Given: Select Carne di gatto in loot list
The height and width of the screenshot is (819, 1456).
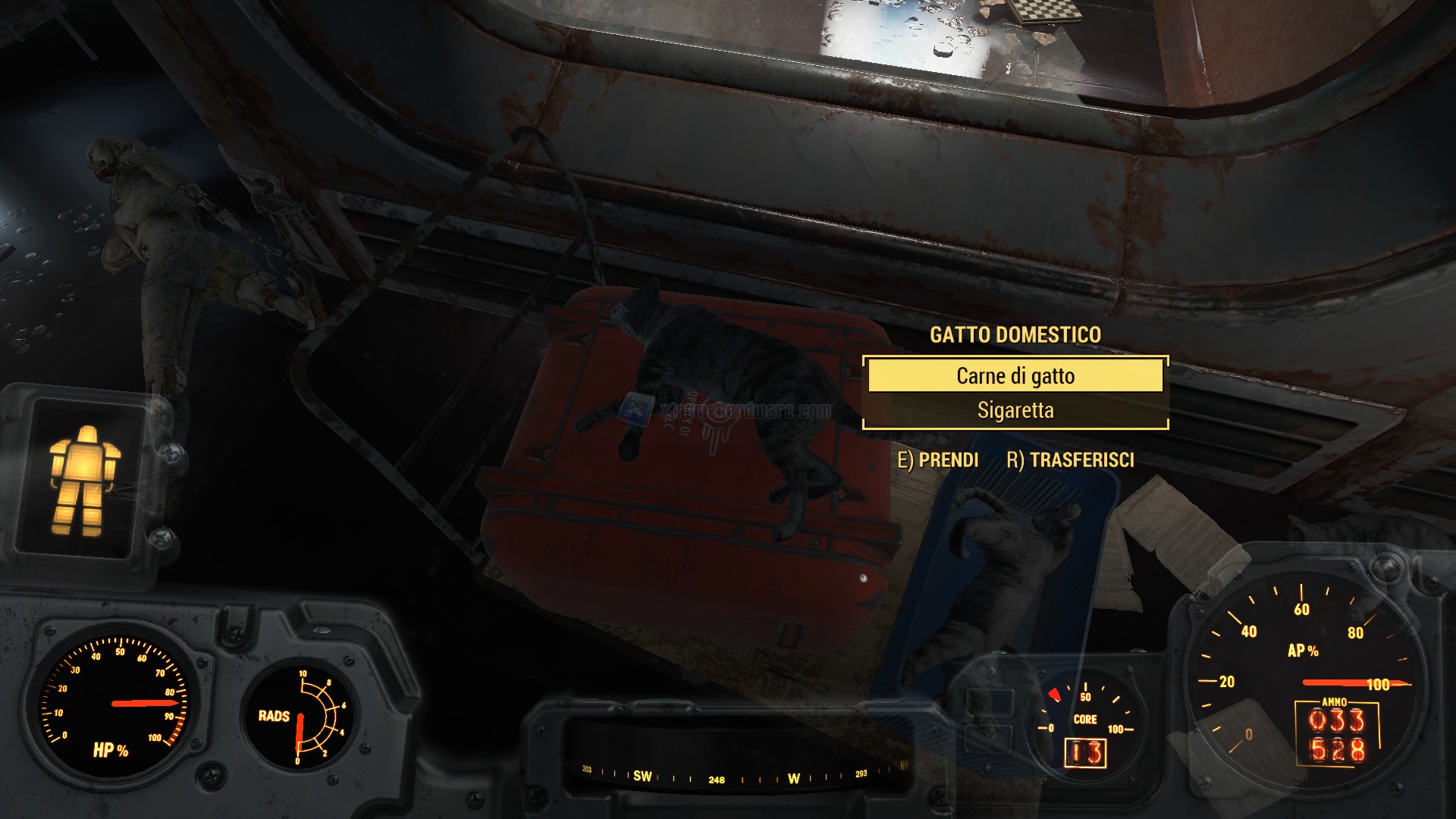Looking at the screenshot, I should [x=1015, y=376].
